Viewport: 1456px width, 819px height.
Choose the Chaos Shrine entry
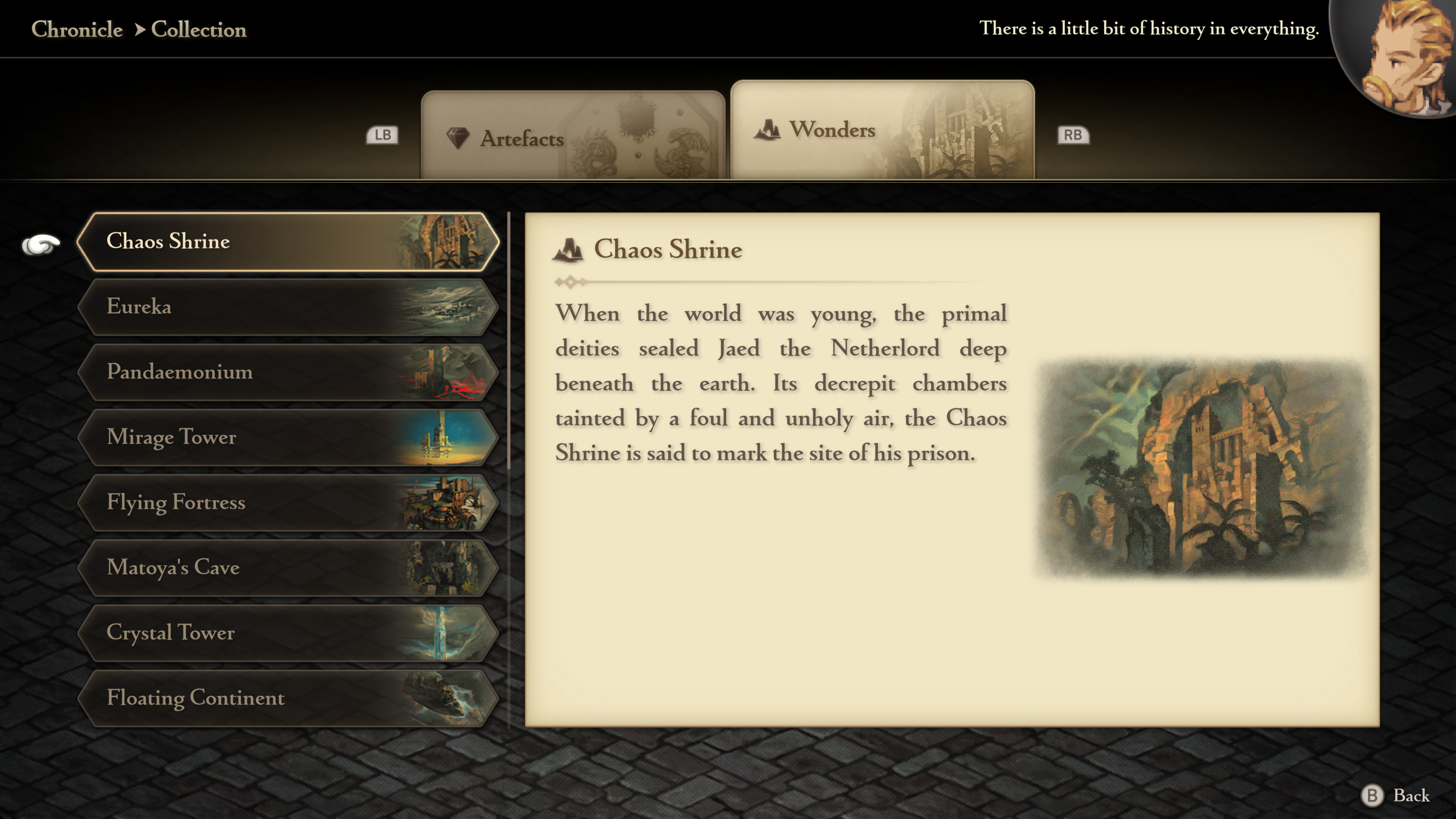pyautogui.click(x=288, y=242)
